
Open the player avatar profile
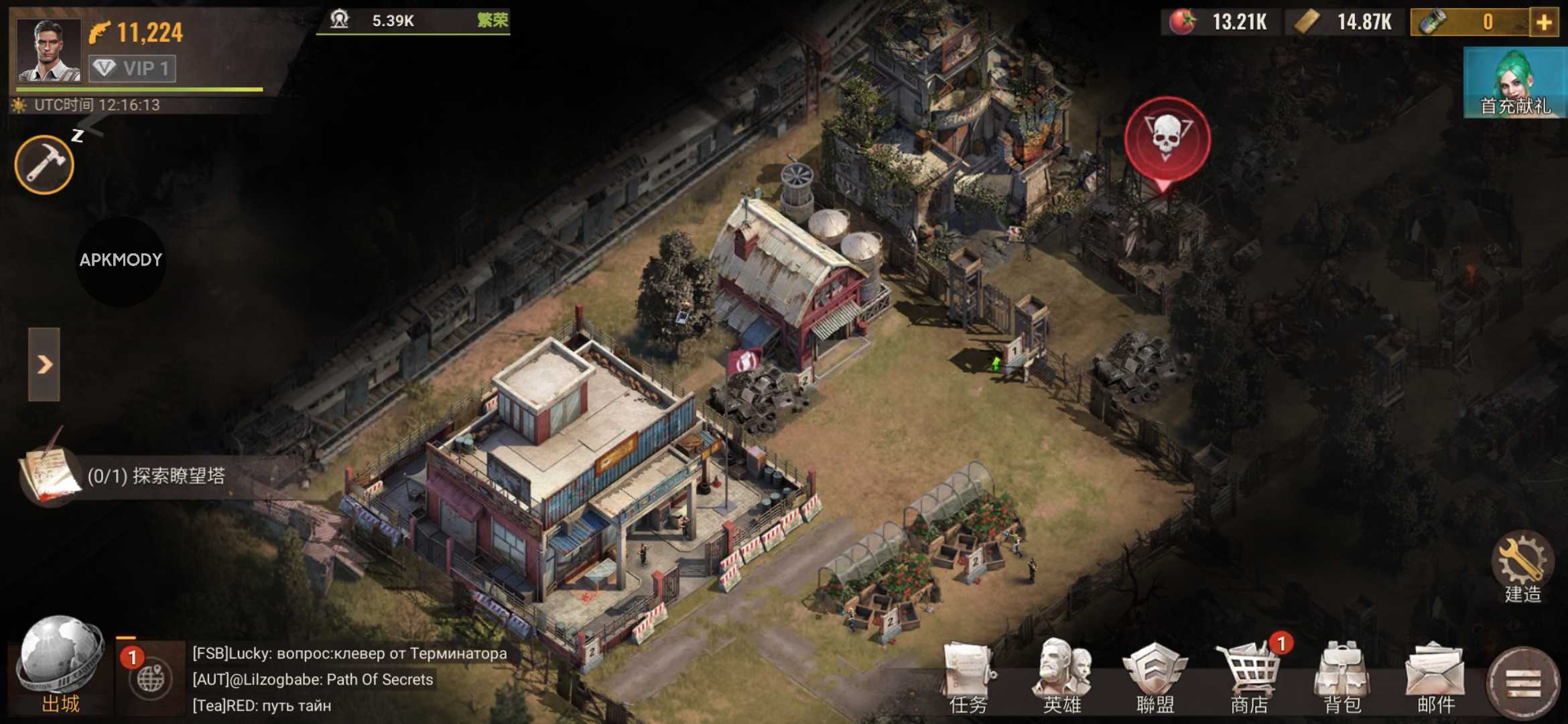pos(48,50)
